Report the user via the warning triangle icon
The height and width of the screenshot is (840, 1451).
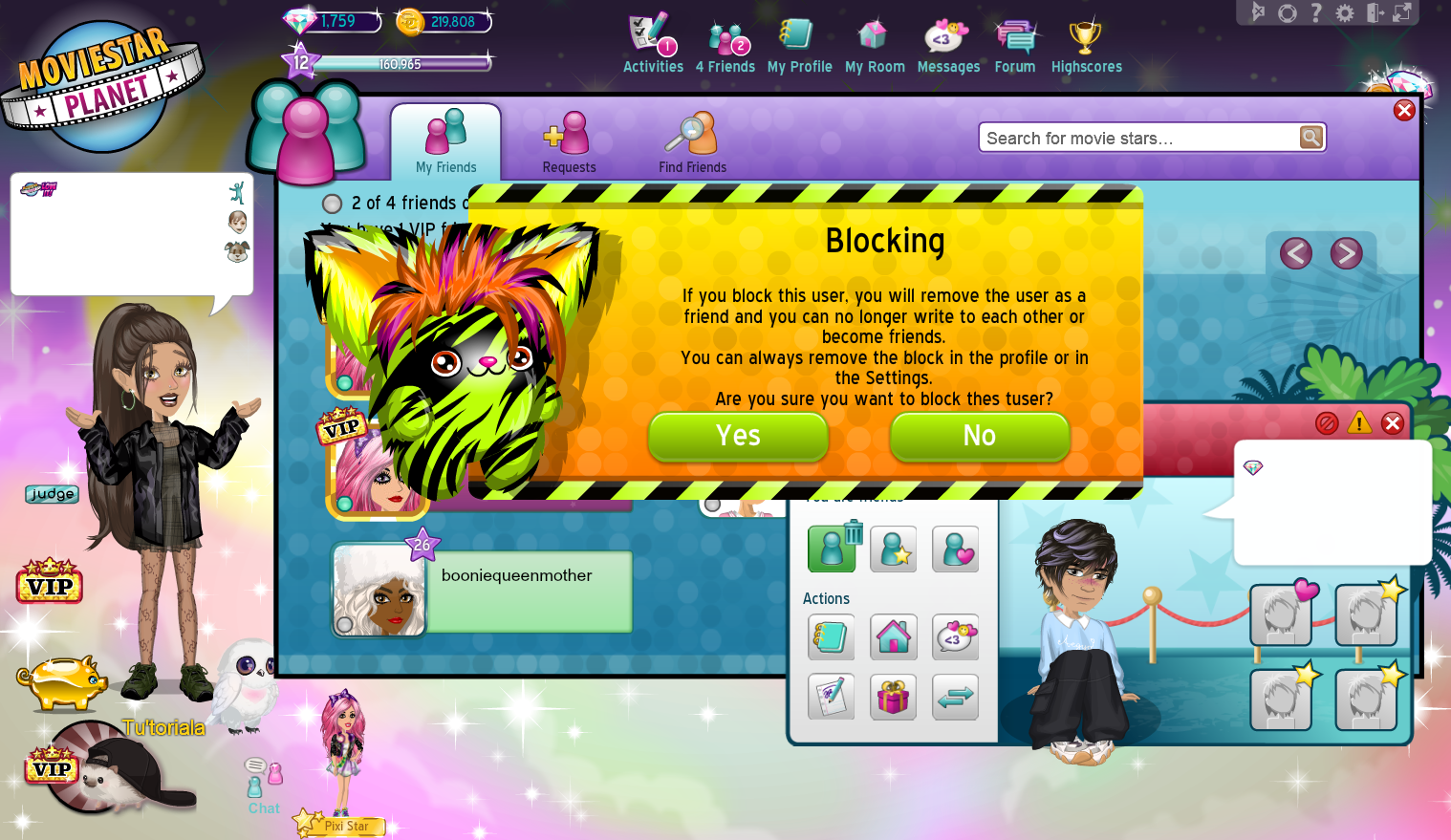(x=1358, y=423)
